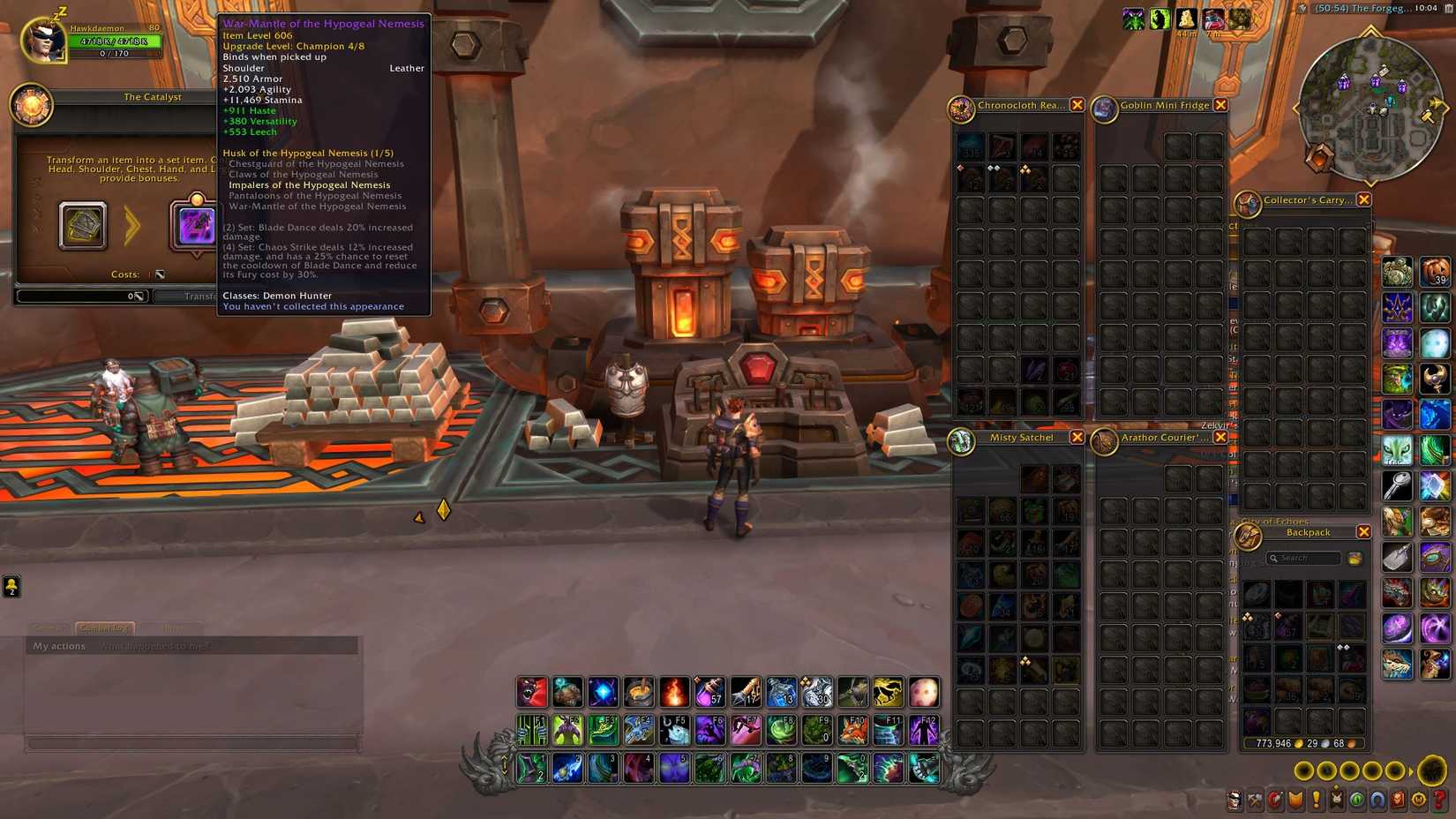
Task: Open Professions via the crossed-hammers icon
Action: pyautogui.click(x=1255, y=800)
